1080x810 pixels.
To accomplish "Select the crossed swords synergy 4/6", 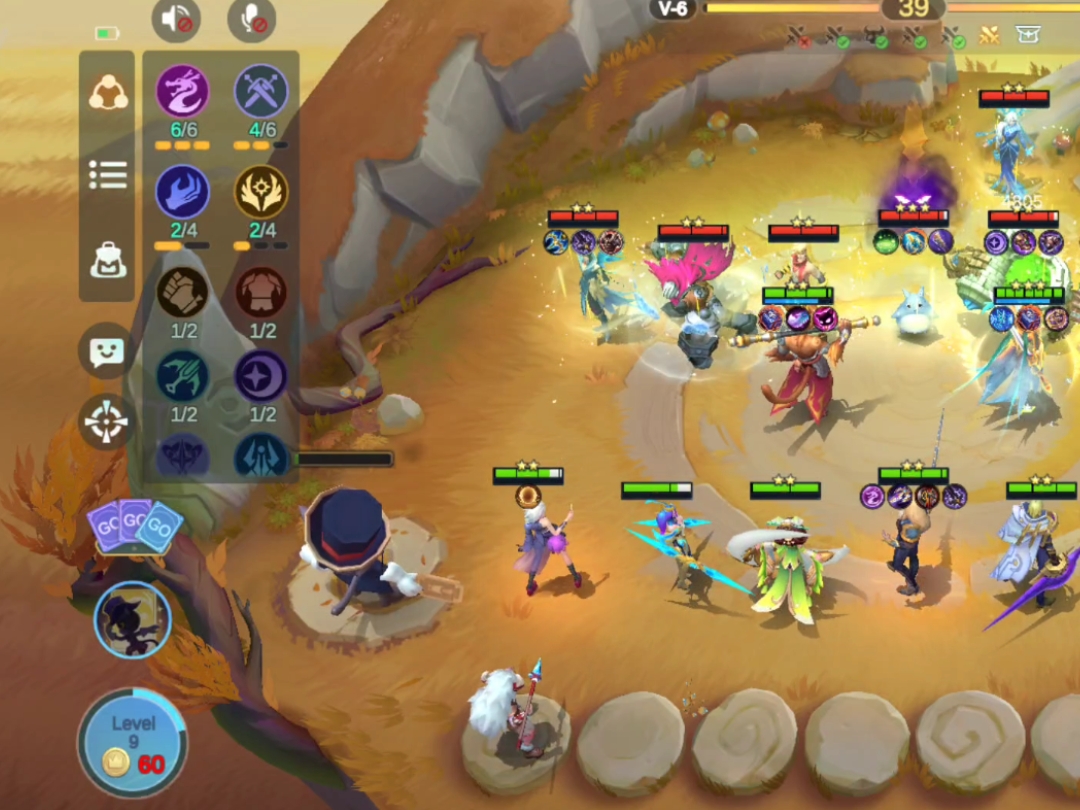I will (x=261, y=92).
